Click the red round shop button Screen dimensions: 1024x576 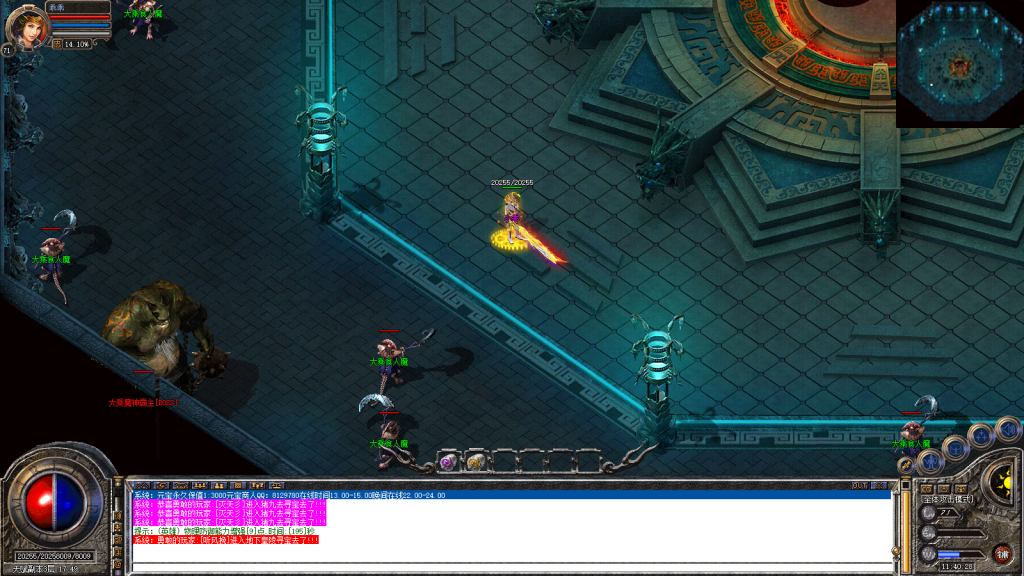(1001, 553)
